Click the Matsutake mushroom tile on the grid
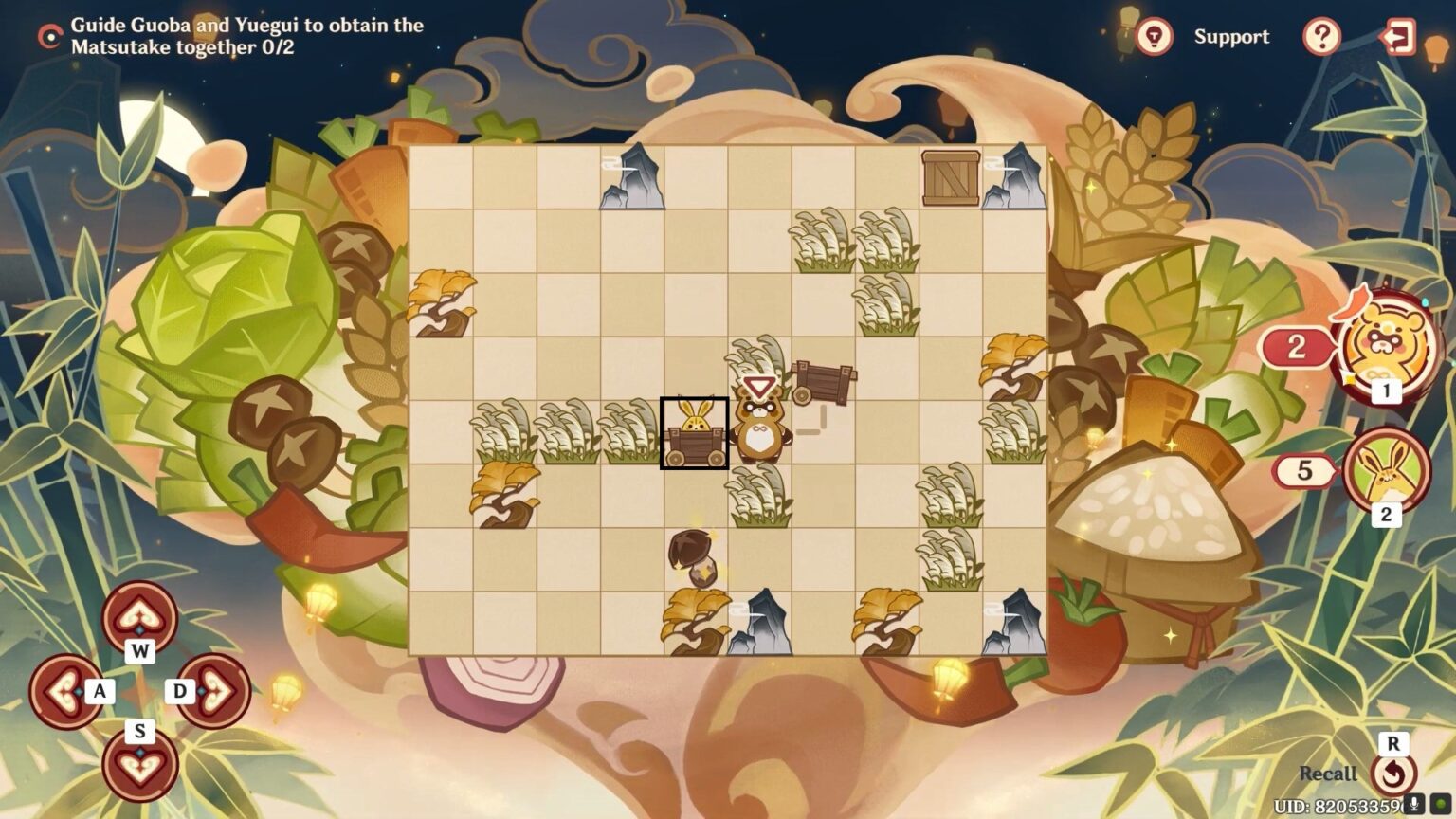The height and width of the screenshot is (819, 1456). 693,558
